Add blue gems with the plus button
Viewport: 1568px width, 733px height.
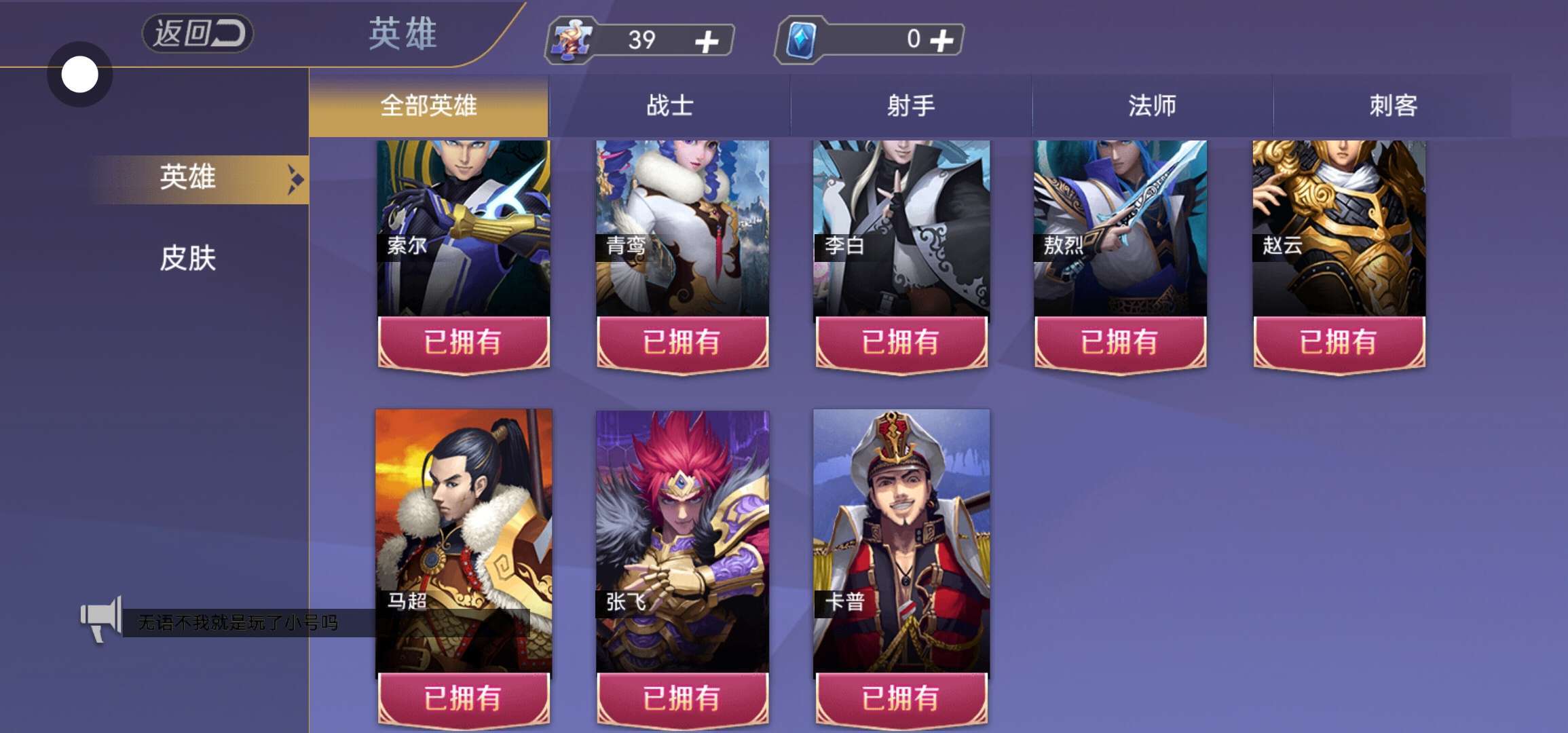[941, 40]
